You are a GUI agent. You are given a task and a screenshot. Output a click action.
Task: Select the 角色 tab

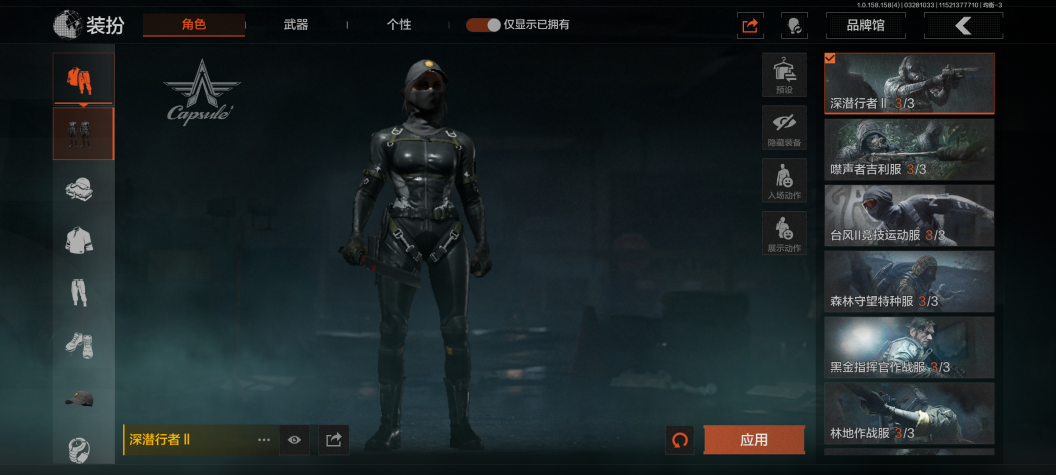[x=193, y=25]
